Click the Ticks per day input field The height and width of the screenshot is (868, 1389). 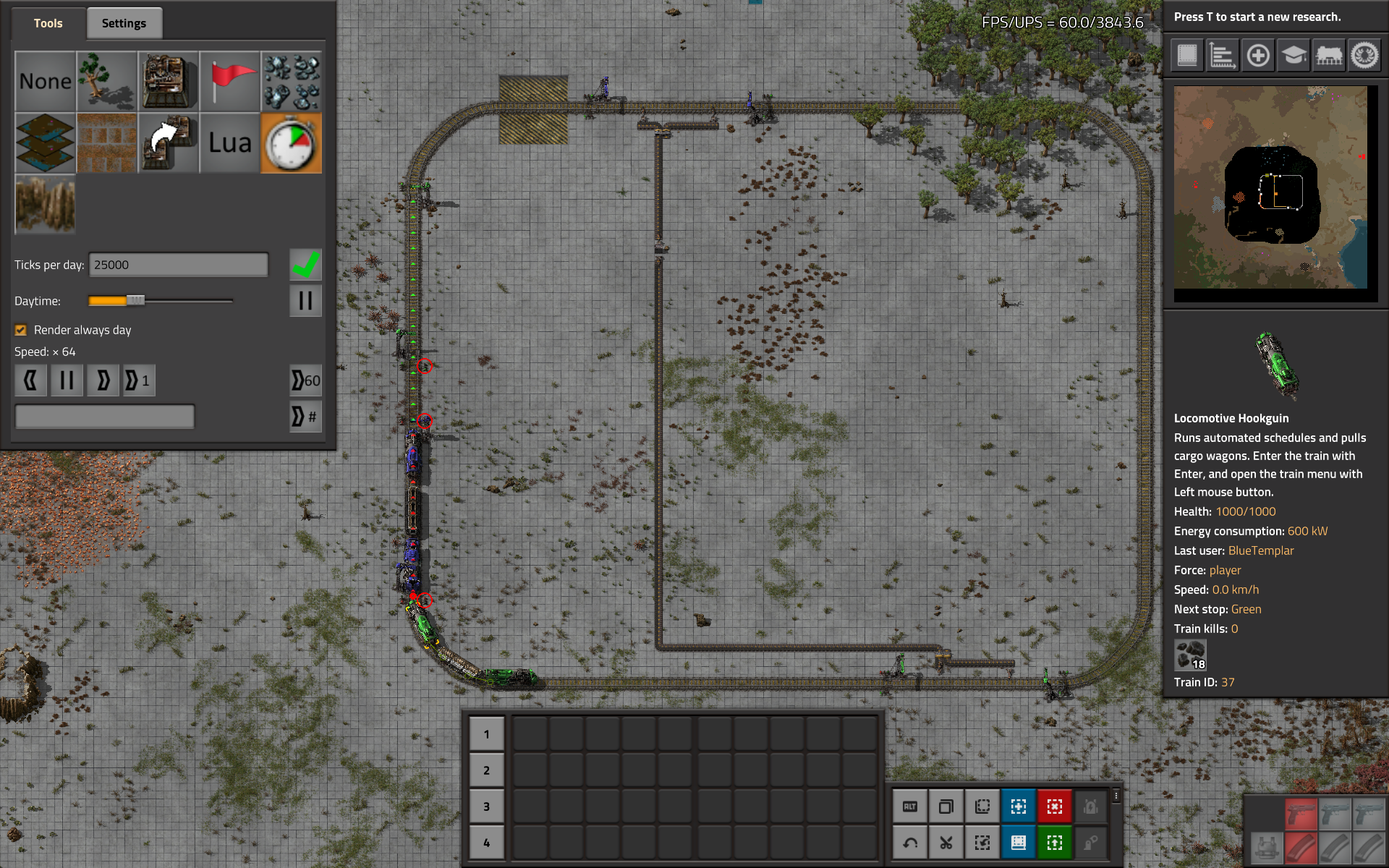point(178,265)
